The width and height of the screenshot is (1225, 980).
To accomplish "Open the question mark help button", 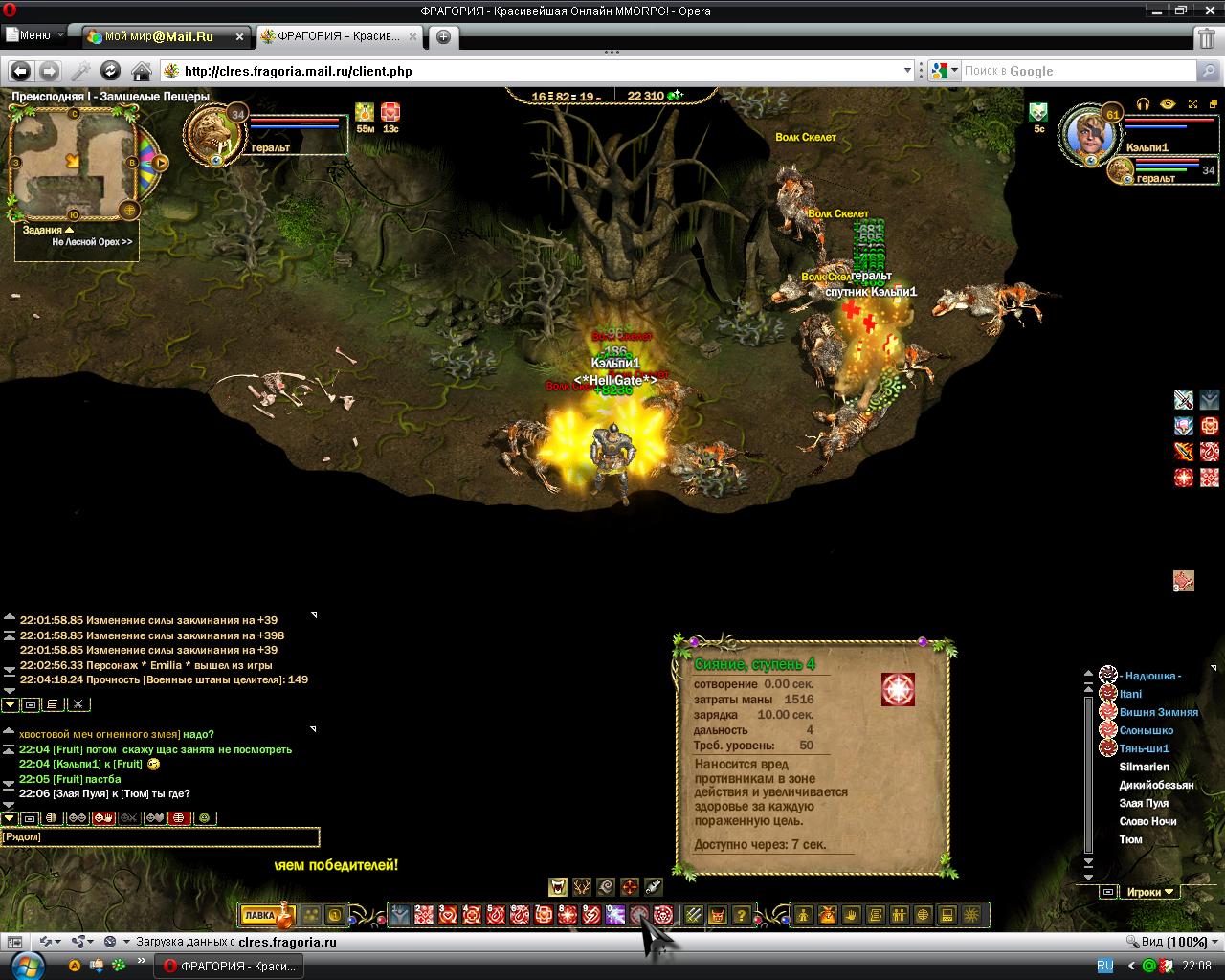I will (x=741, y=915).
